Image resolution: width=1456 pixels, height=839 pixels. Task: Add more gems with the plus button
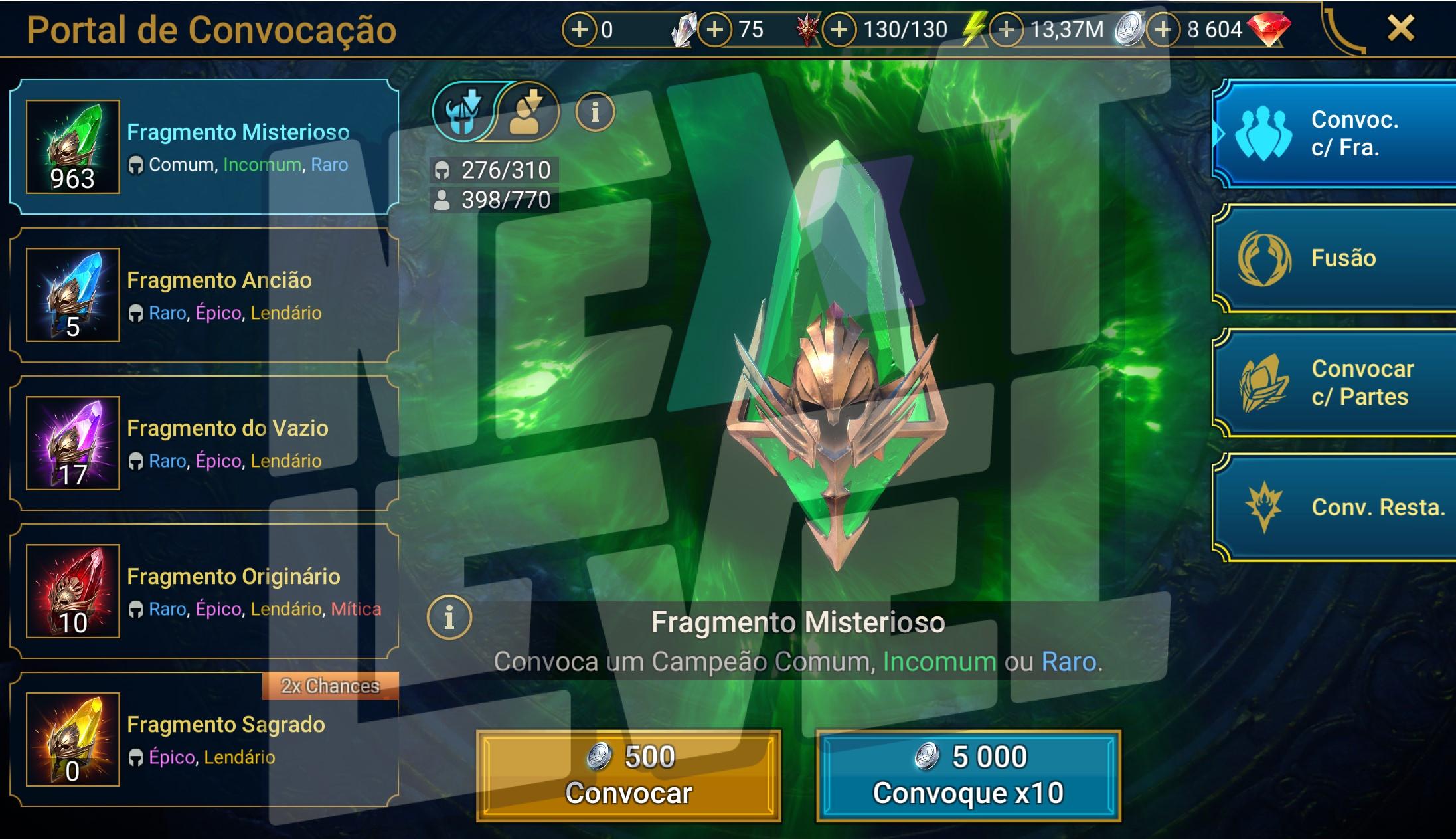[x=1163, y=29]
